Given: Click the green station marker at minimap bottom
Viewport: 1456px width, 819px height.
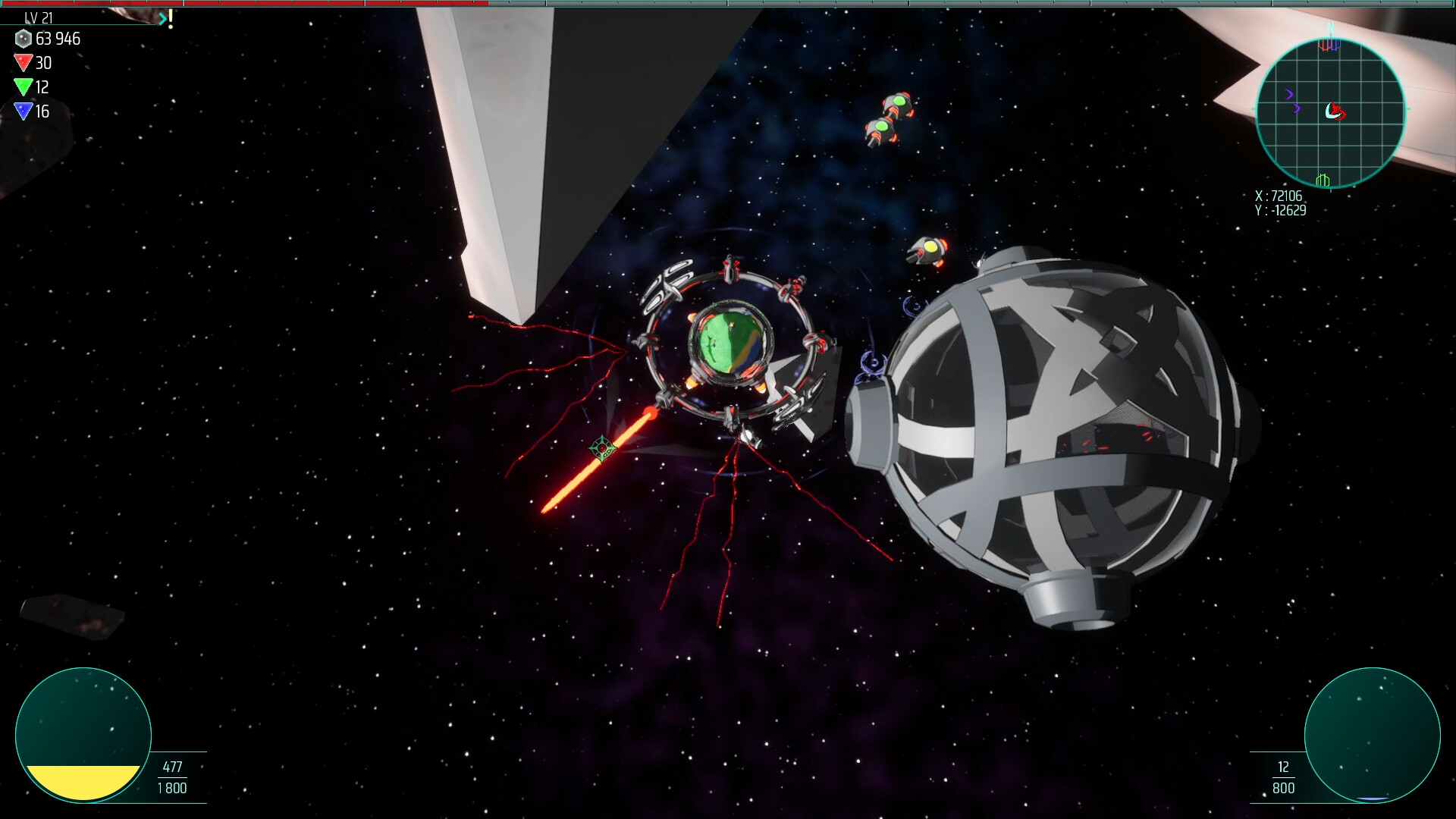Looking at the screenshot, I should point(1322,180).
